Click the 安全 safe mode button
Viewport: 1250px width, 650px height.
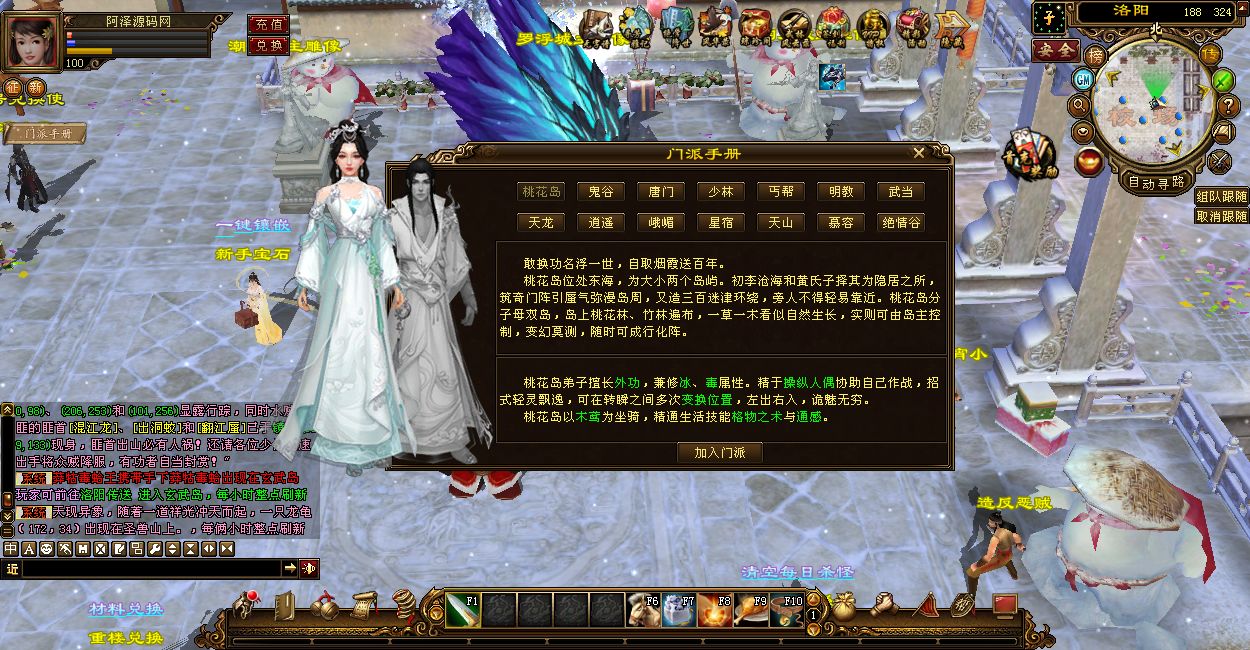coord(1054,49)
